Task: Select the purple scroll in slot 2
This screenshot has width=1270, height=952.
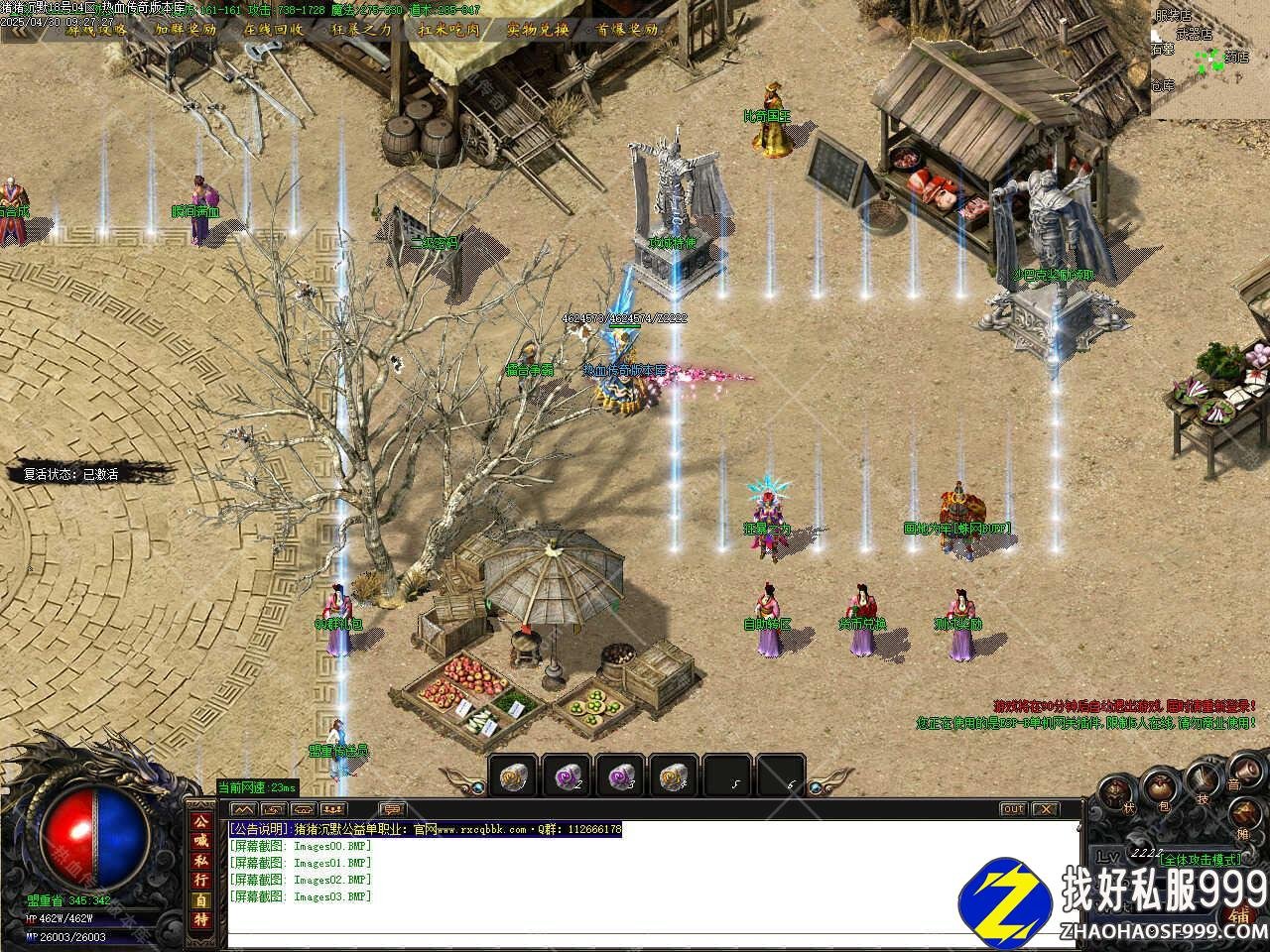Action: coord(567,775)
